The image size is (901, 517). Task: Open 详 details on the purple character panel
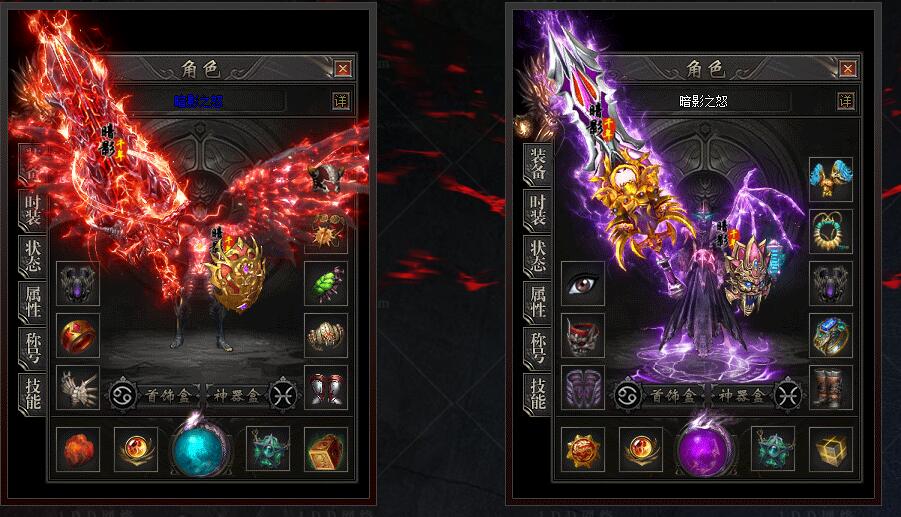[846, 101]
